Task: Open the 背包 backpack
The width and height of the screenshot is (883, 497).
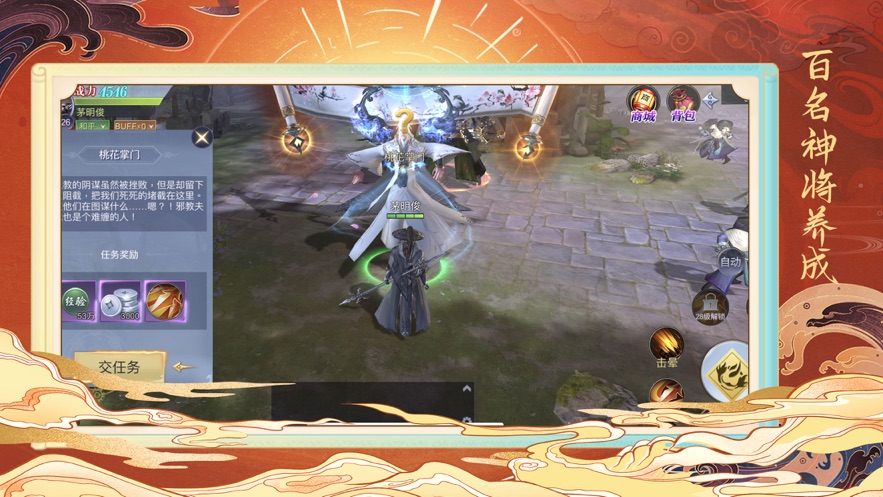Action: click(684, 101)
